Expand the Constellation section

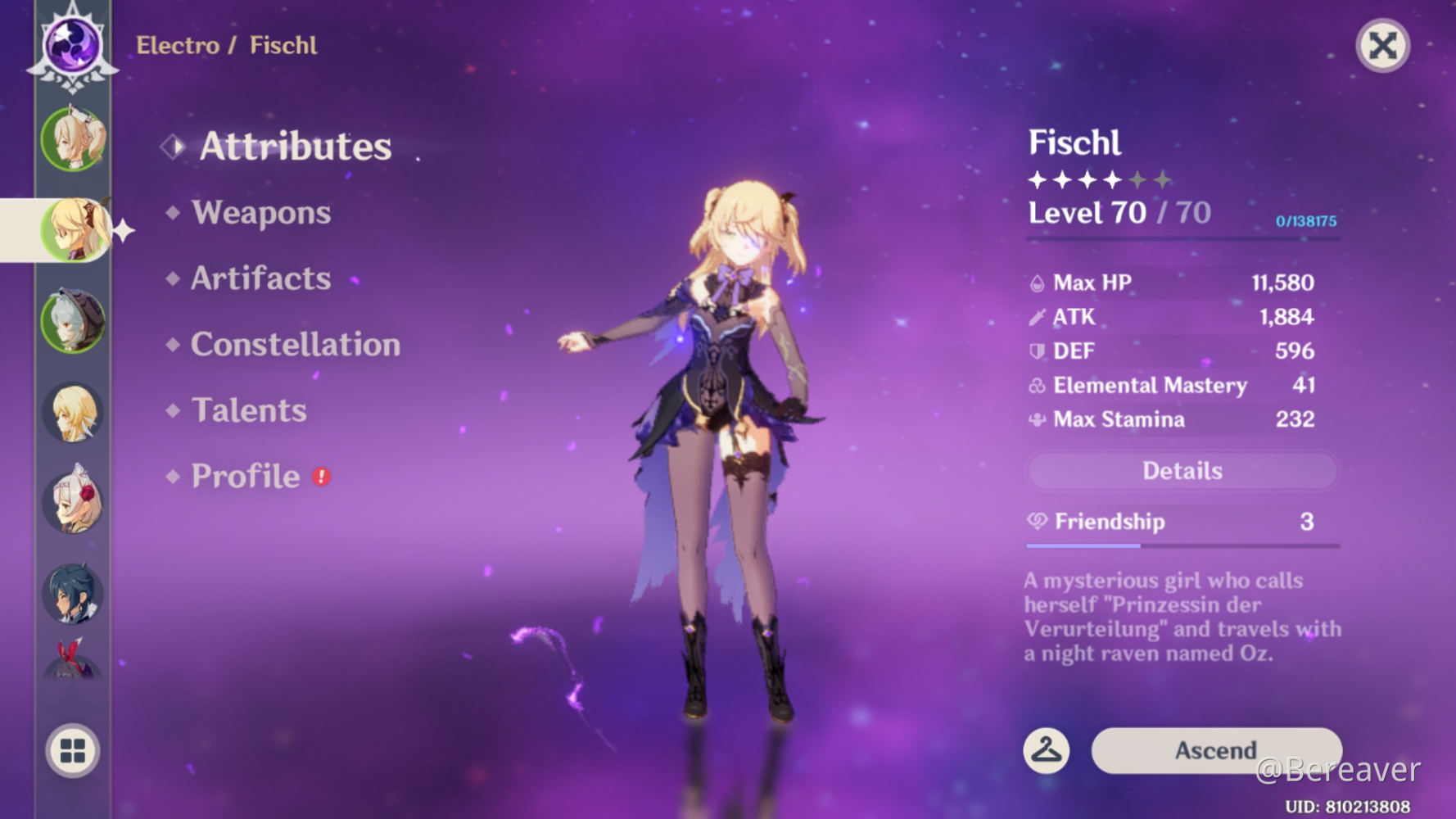coord(295,345)
